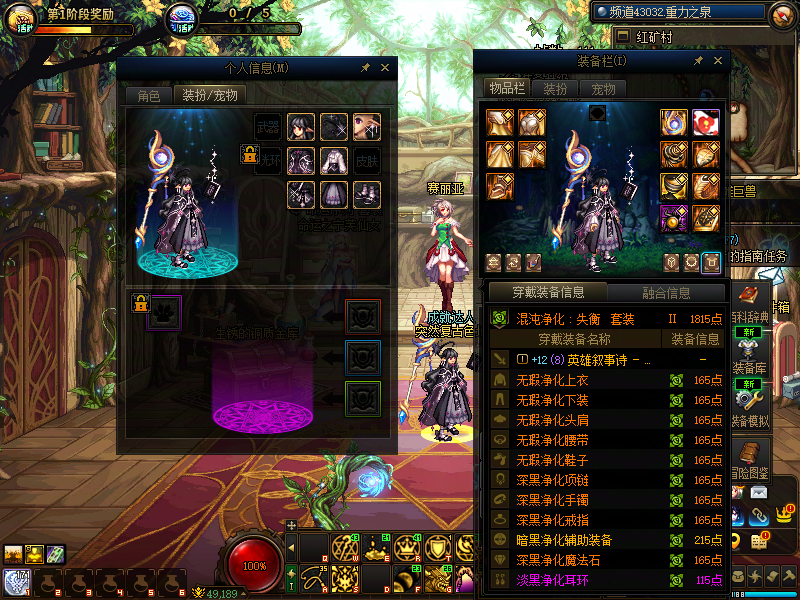Open the 装扮 tab in equipment panel
800x600 pixels.
[555, 89]
